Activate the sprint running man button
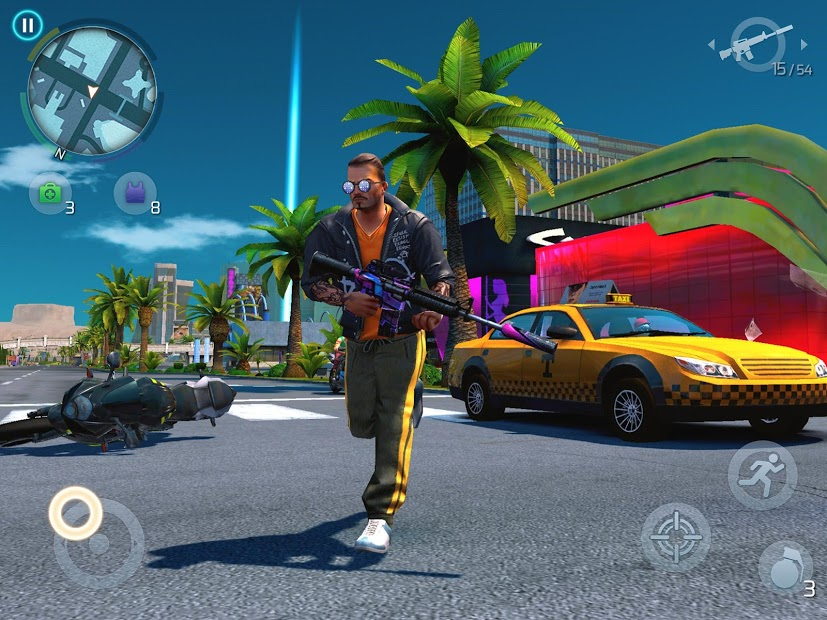The image size is (827, 620). 762,475
